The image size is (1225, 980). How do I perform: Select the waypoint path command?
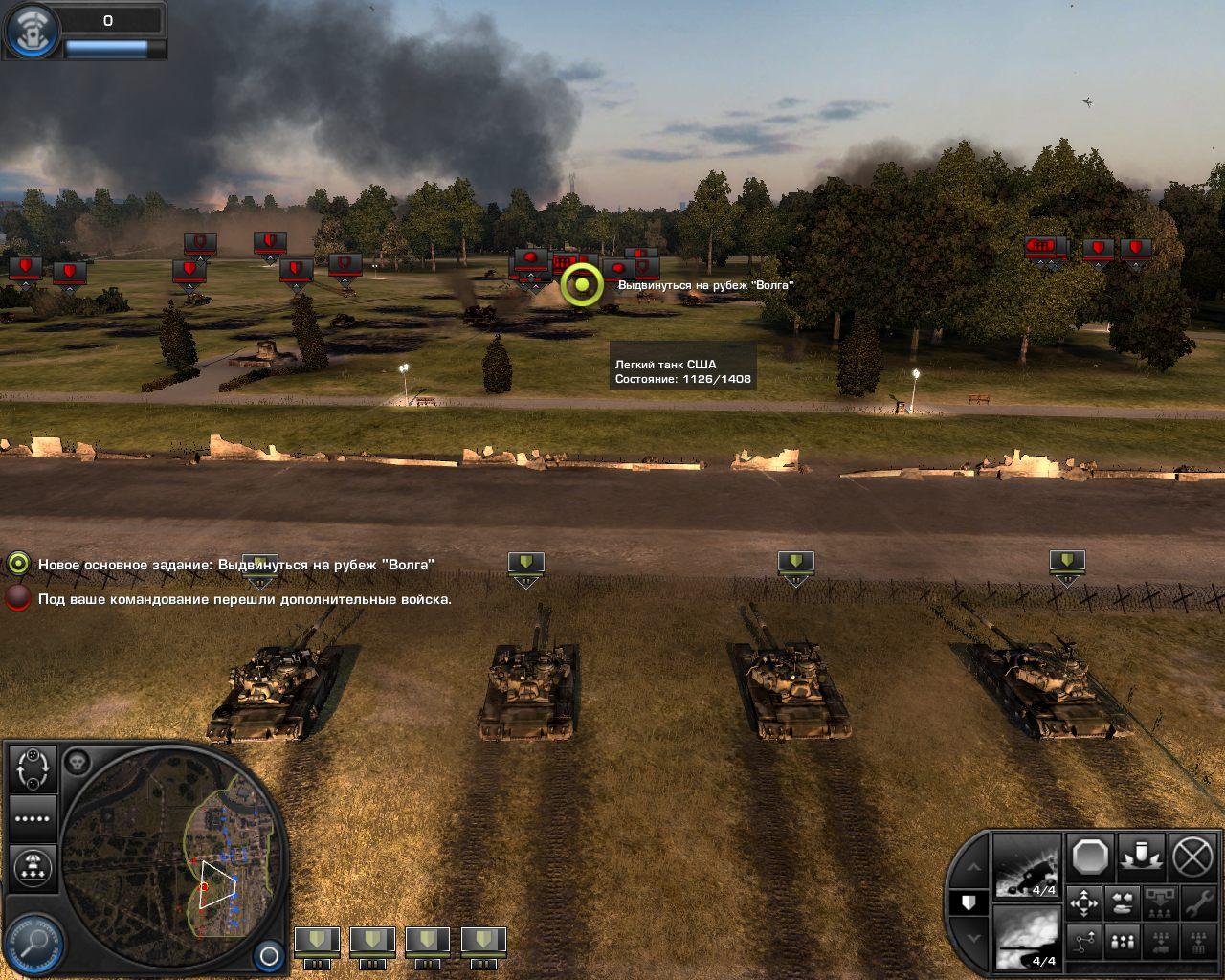tap(1083, 943)
